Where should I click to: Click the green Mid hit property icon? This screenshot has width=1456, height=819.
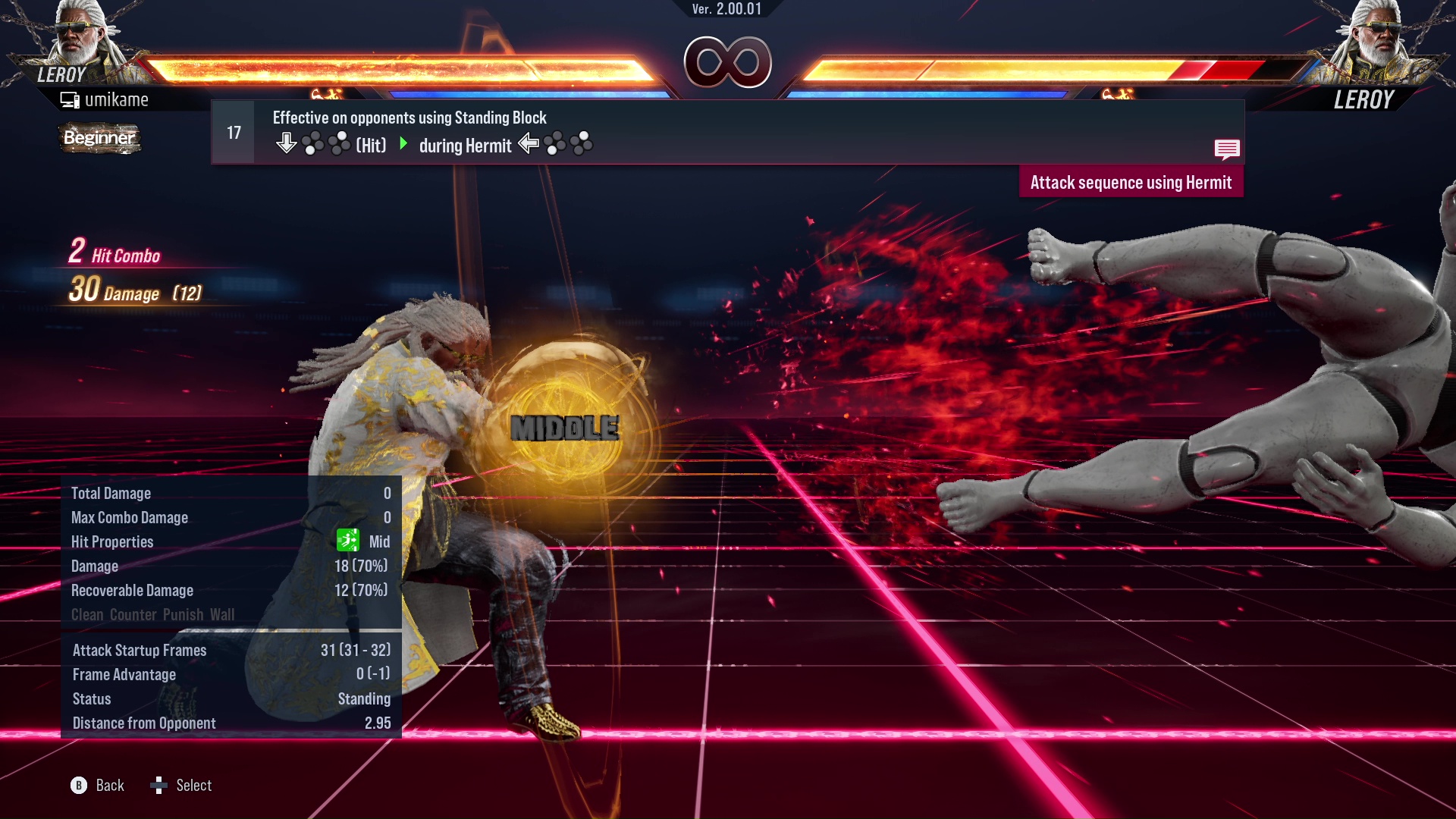point(347,541)
